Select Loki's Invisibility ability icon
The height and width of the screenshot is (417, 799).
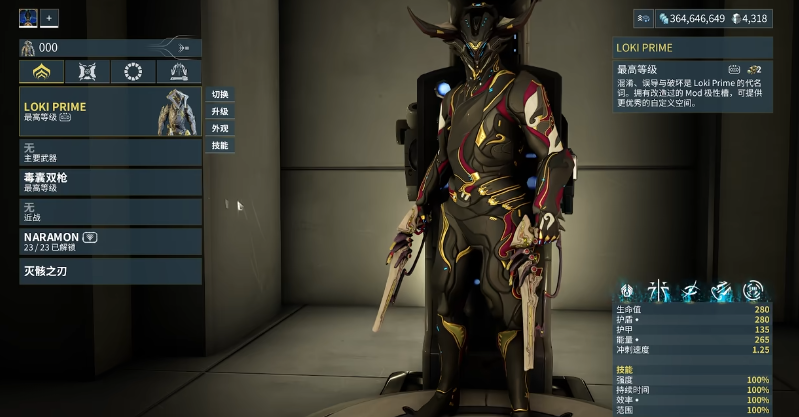(x=690, y=291)
